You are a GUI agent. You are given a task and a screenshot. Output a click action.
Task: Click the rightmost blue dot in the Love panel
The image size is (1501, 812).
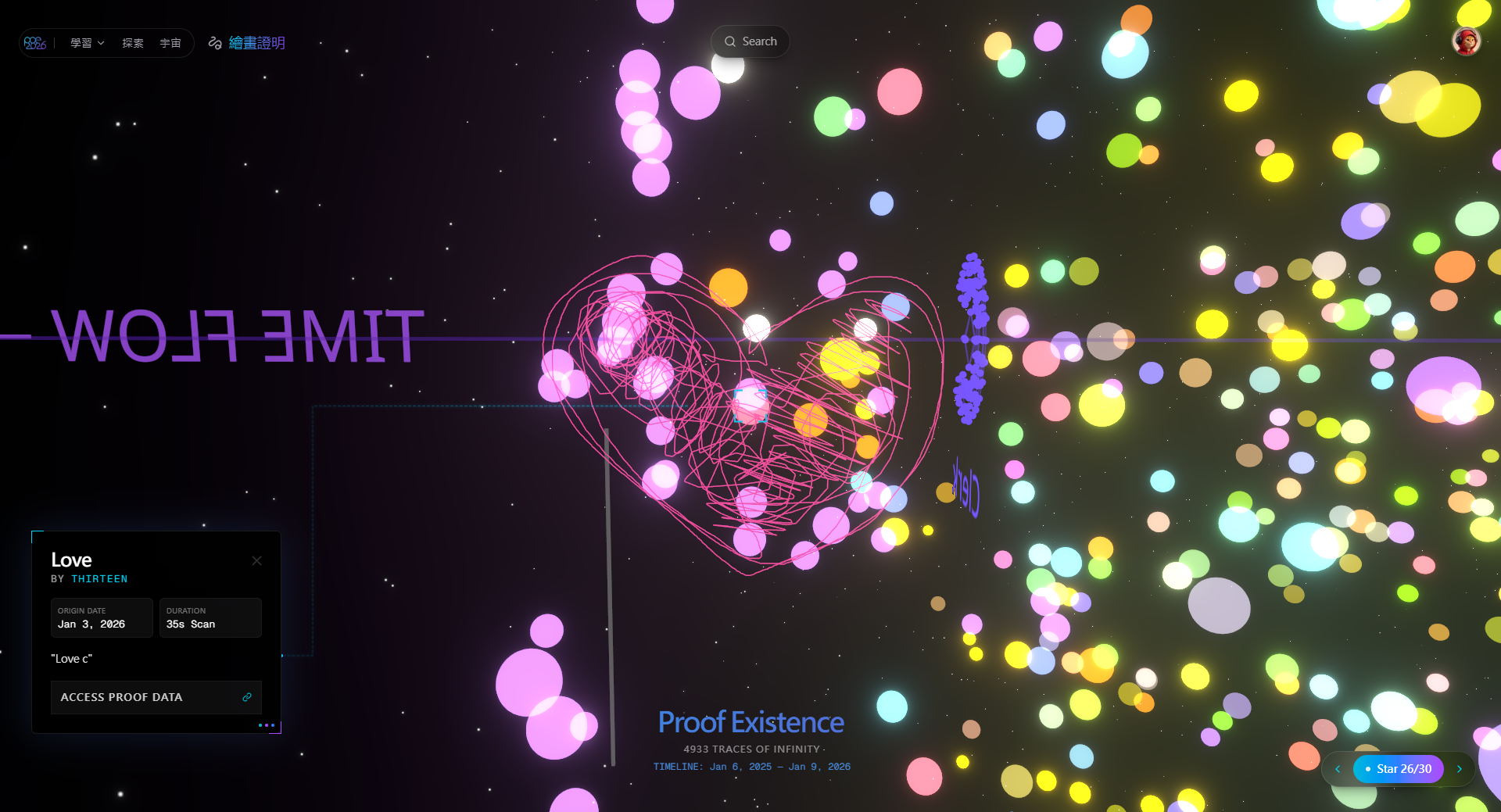coord(273,725)
